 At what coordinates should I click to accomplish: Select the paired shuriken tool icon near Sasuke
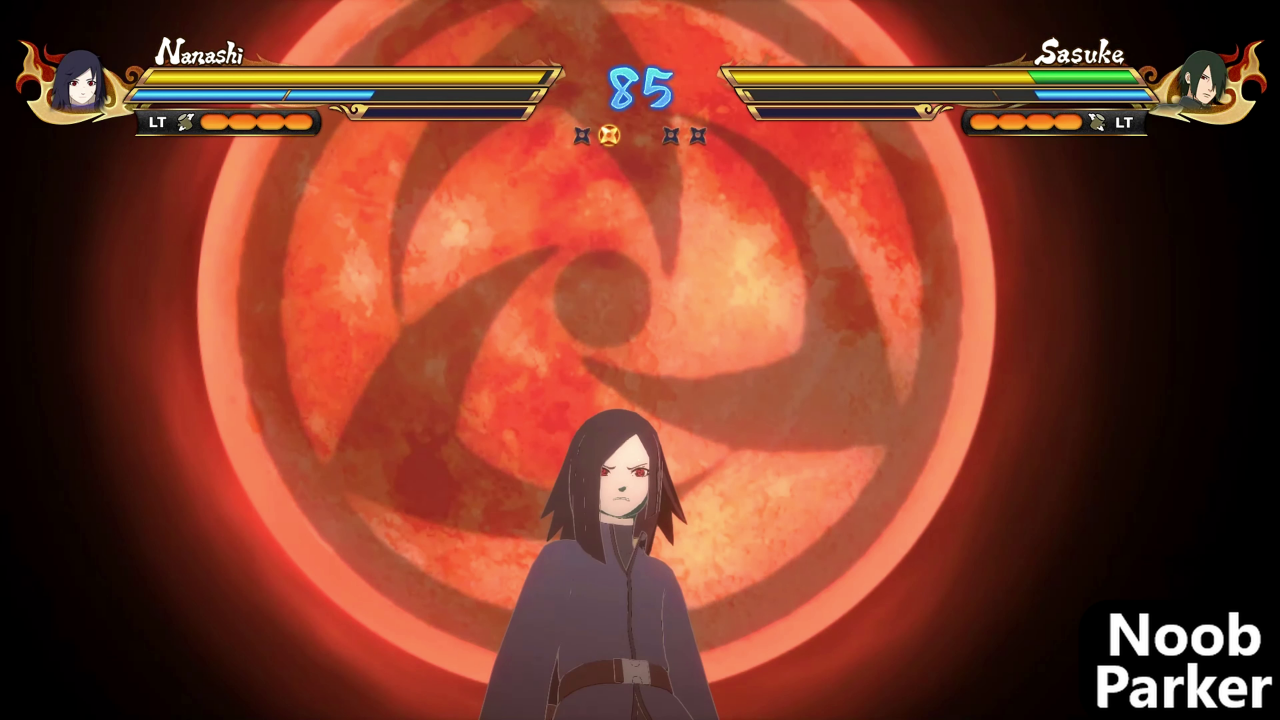click(x=683, y=136)
